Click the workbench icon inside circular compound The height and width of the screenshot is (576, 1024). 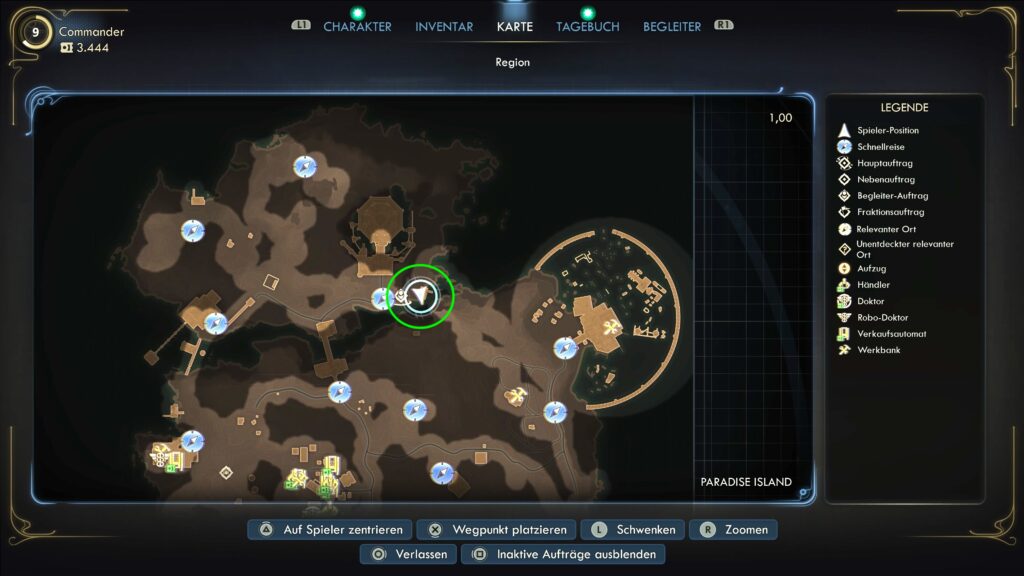609,327
